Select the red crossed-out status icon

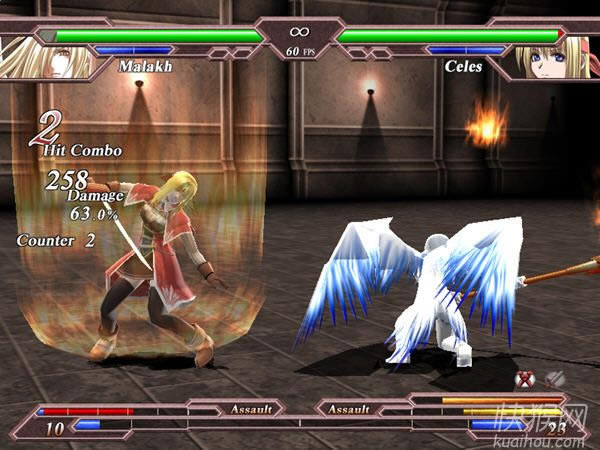point(524,379)
